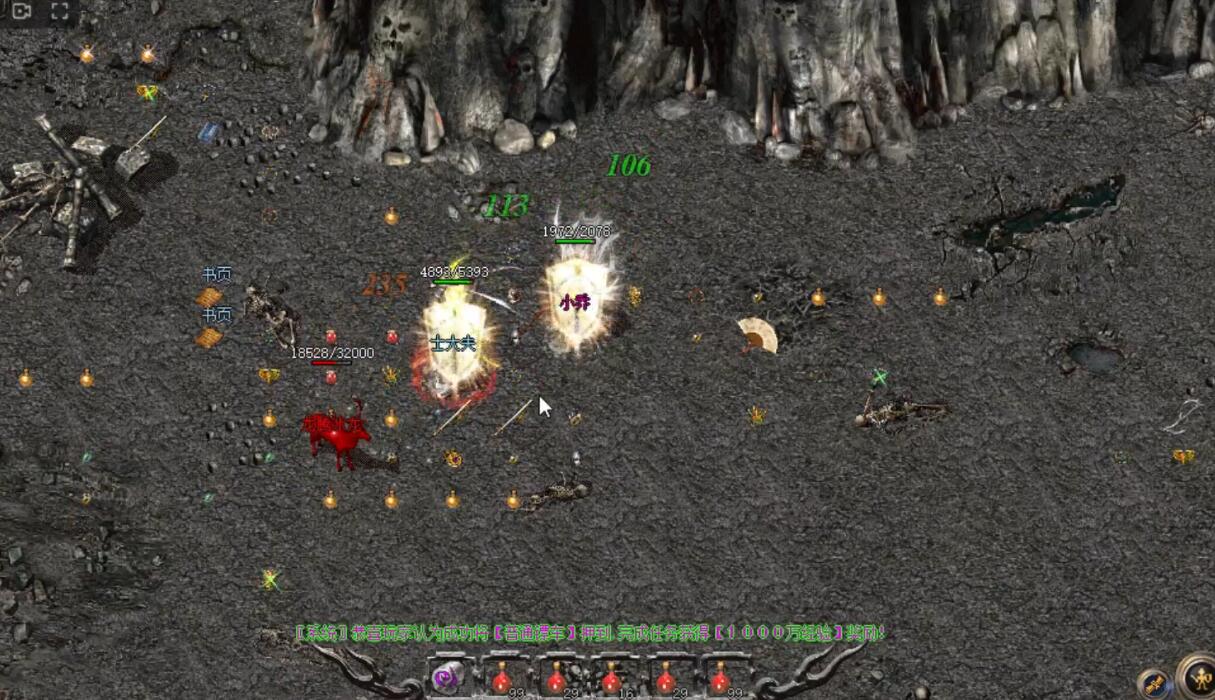Viewport: 1215px width, 700px height.
Task: Click the round gold scroll icon button
Action: click(1155, 684)
